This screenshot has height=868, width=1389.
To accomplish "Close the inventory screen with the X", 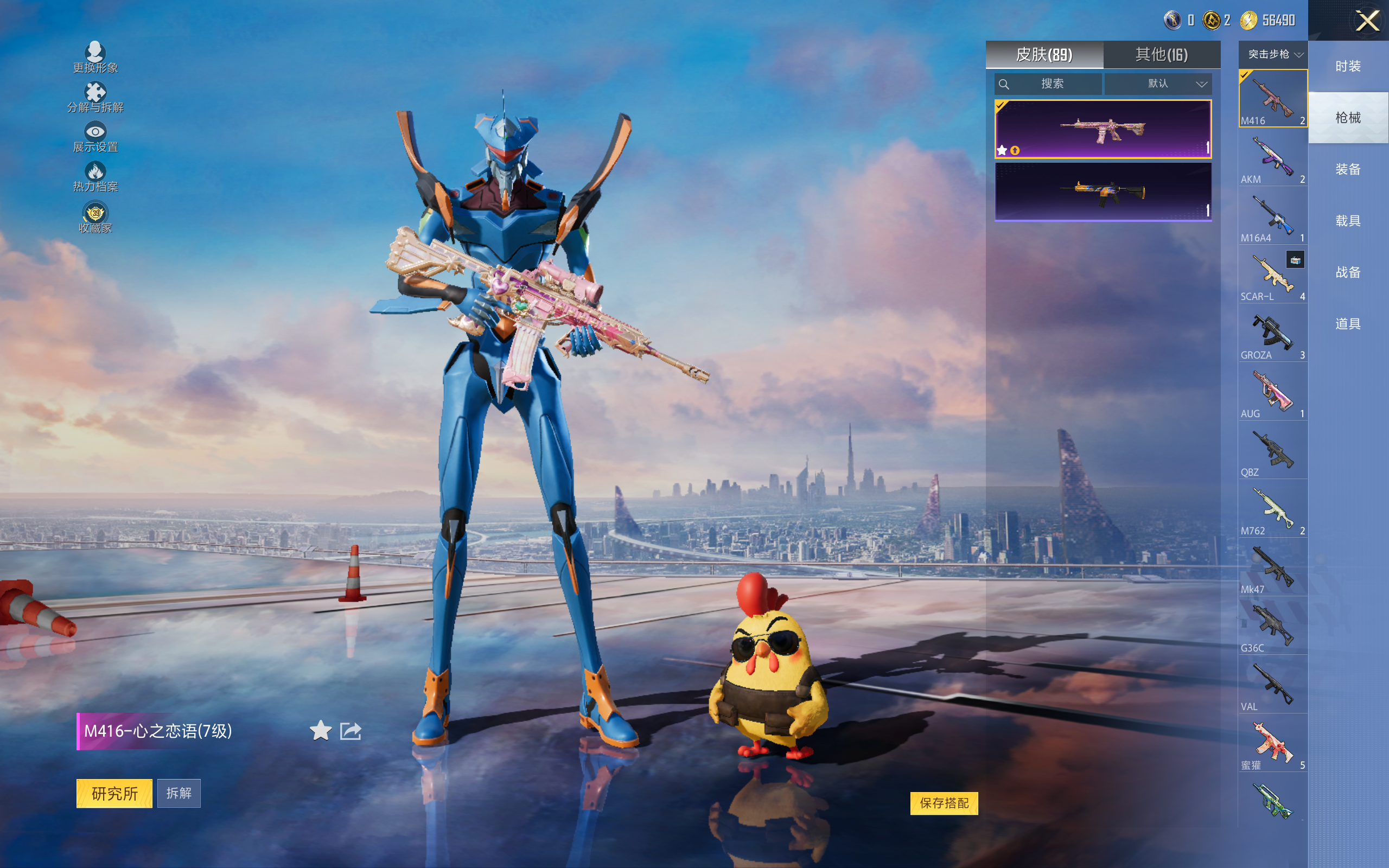I will (x=1367, y=21).
